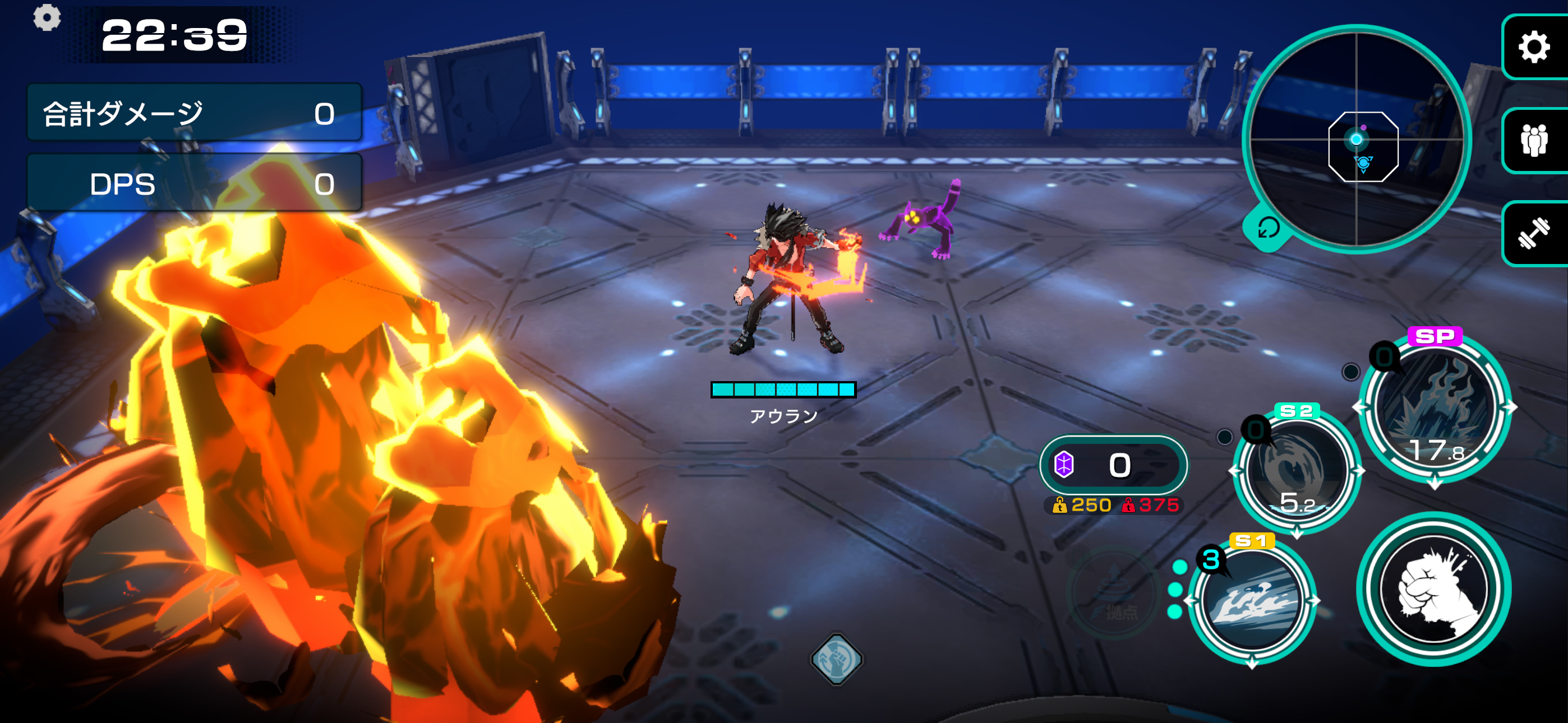
Task: Tap the purple crystal counter
Action: (x=1113, y=466)
